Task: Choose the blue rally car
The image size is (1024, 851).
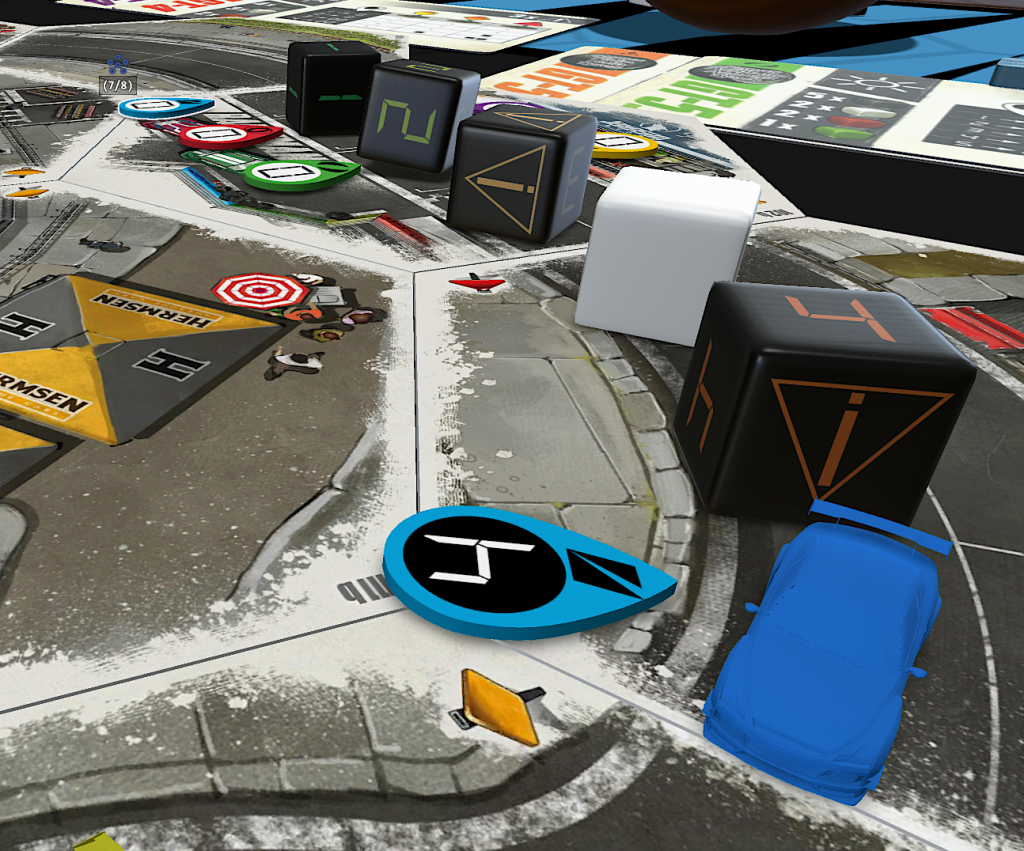Action: click(x=829, y=648)
